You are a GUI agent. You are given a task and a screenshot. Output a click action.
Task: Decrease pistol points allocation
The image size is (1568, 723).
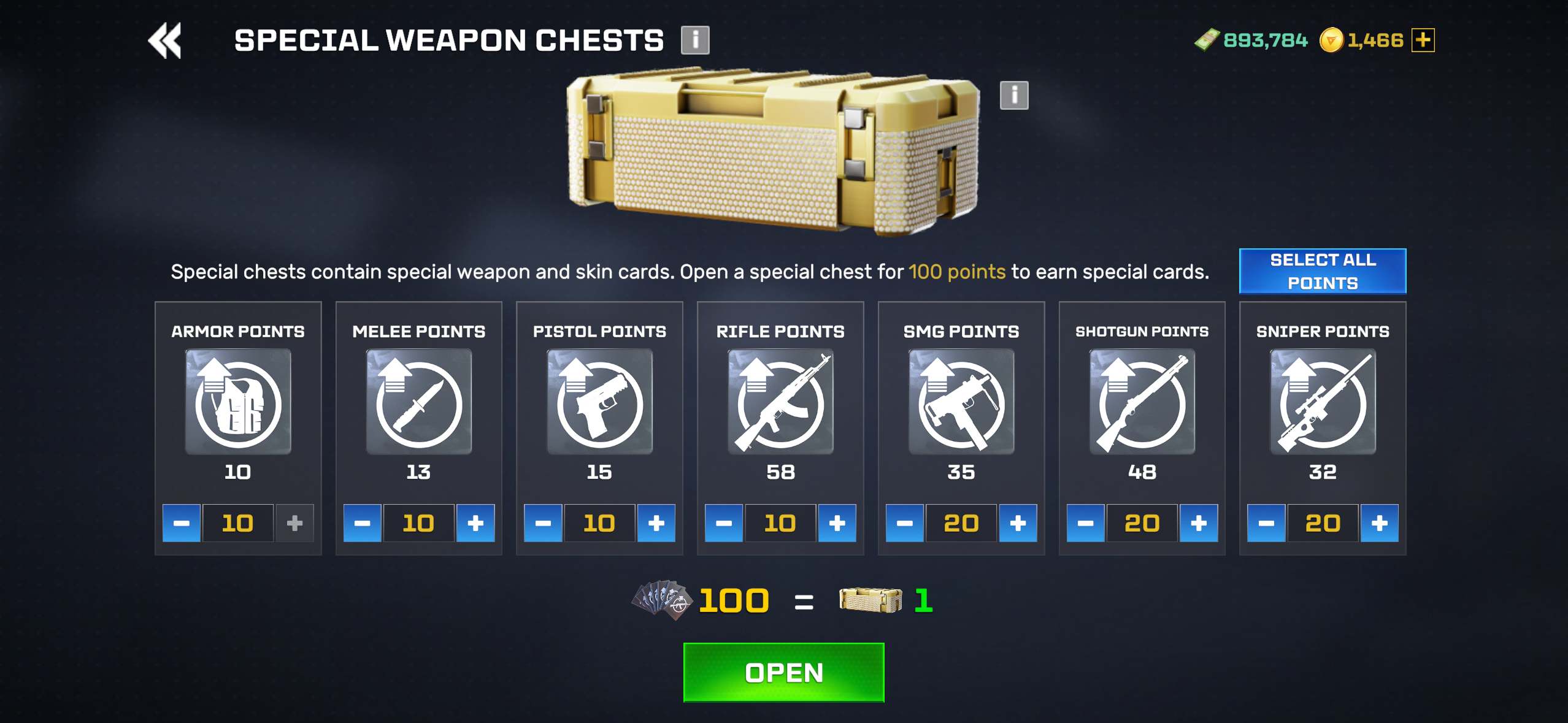point(543,523)
